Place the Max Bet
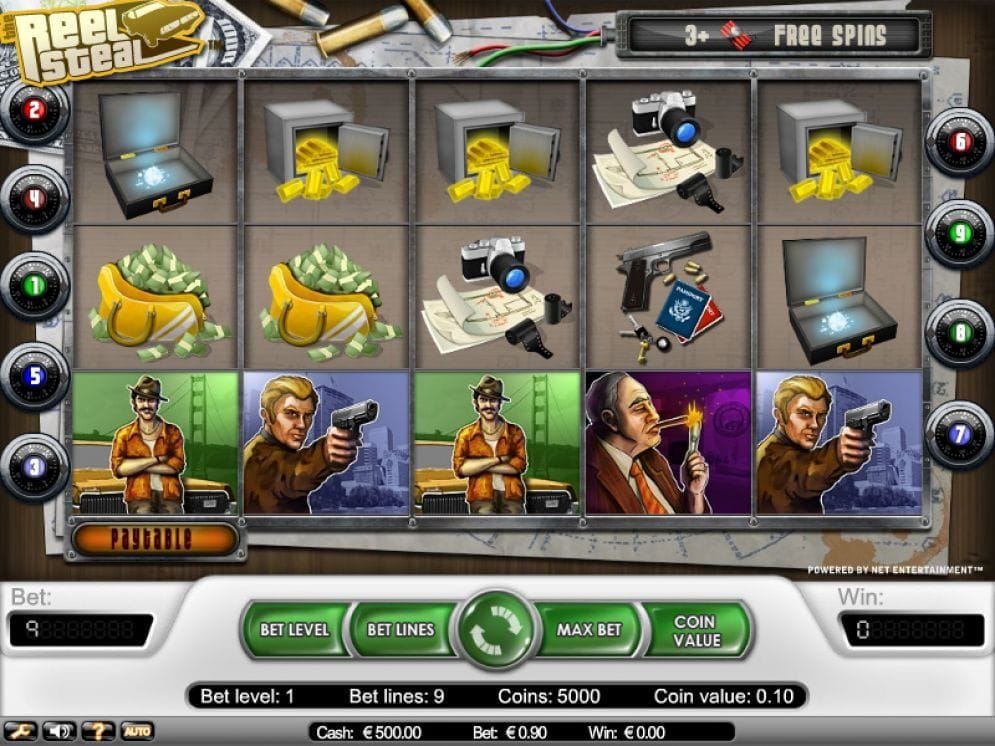 pos(589,630)
